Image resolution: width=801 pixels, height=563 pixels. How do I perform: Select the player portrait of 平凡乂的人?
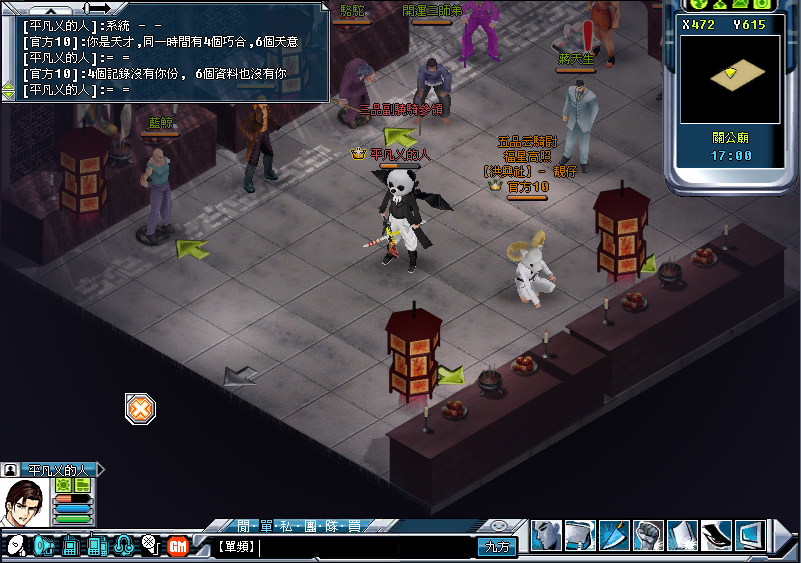[x=26, y=503]
